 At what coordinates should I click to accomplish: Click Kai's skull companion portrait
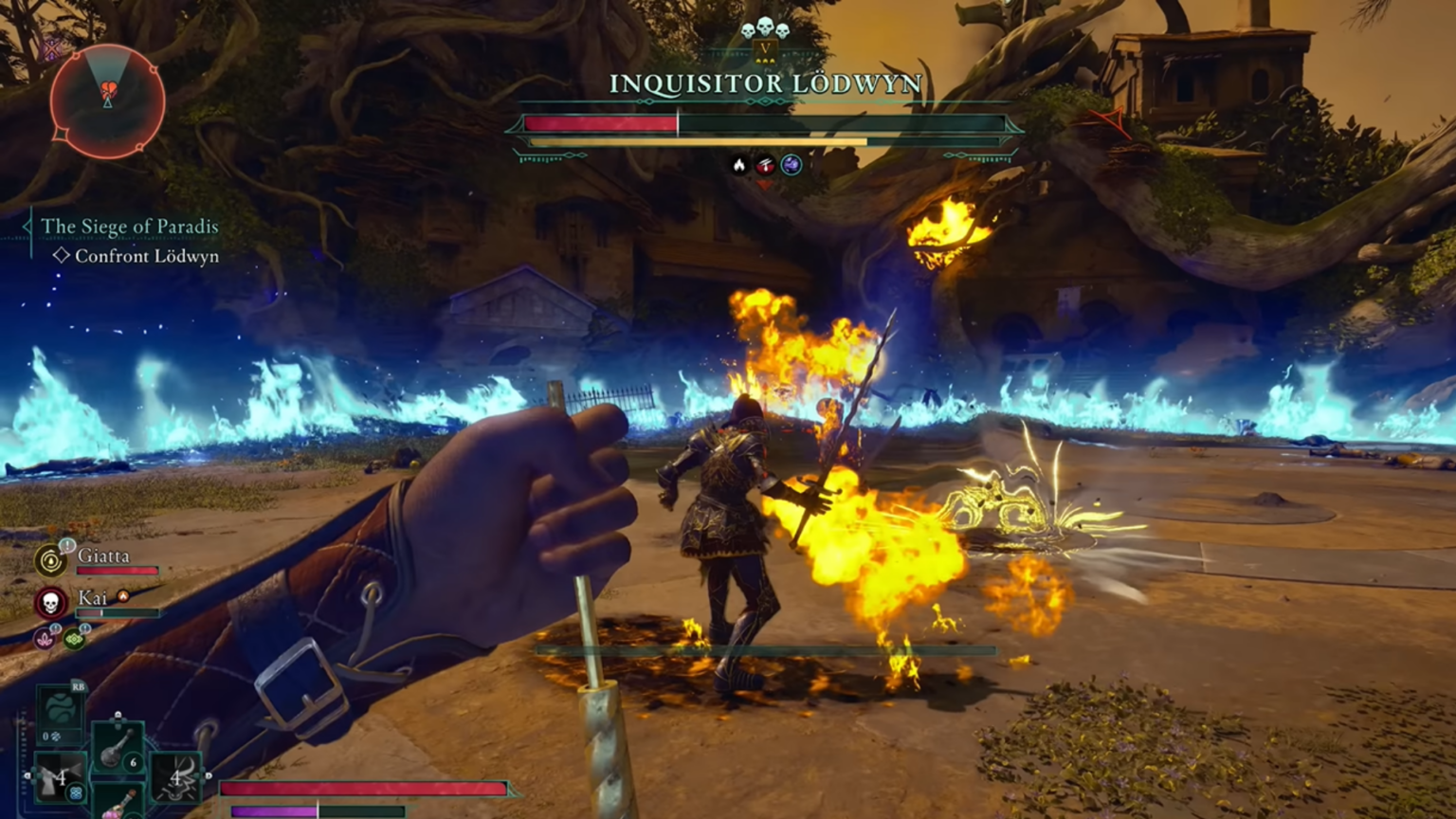[x=50, y=604]
